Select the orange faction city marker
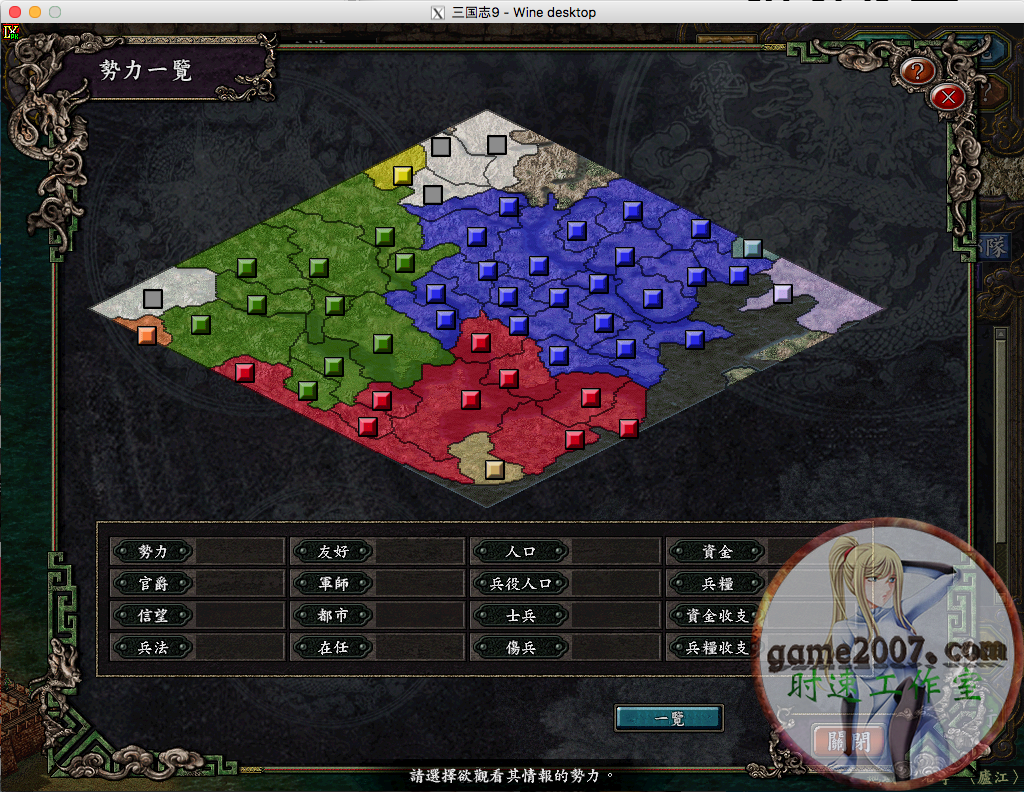The height and width of the screenshot is (792, 1024). pyautogui.click(x=146, y=334)
